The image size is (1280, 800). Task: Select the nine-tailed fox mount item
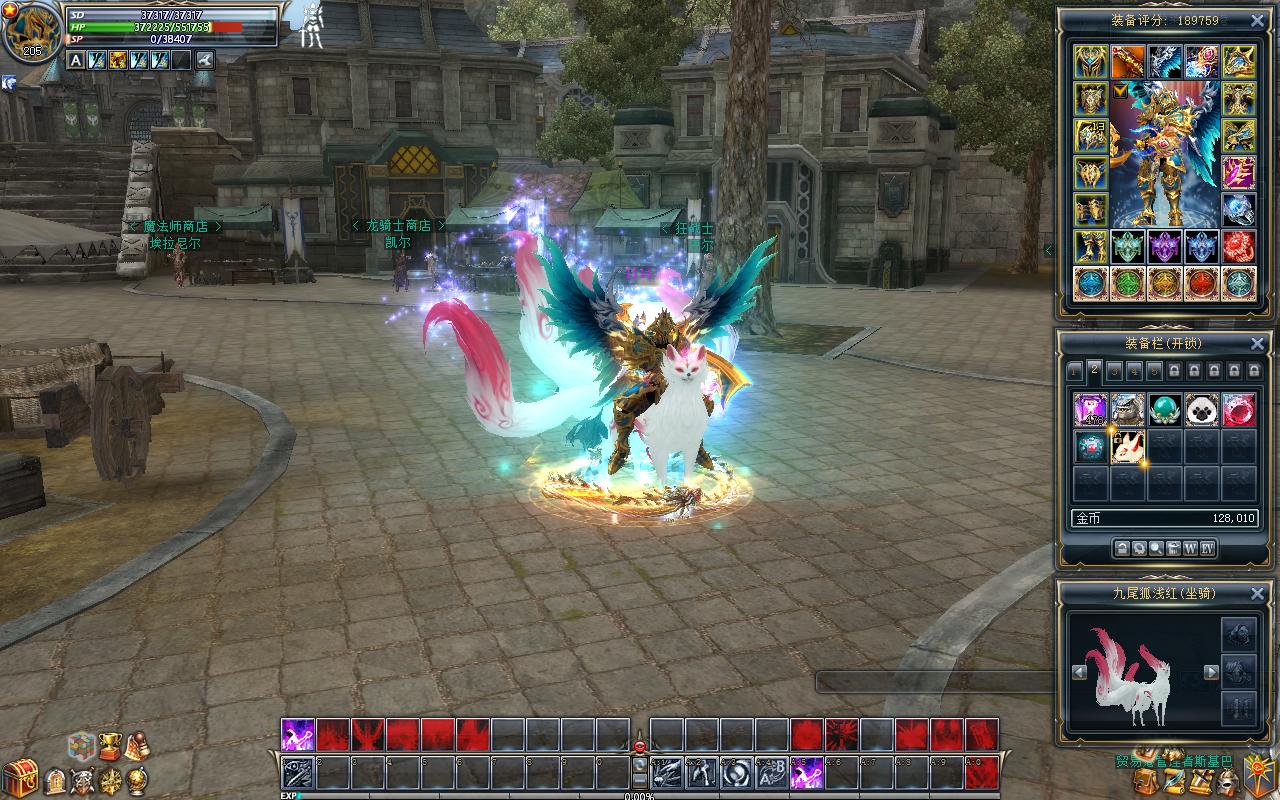(x=1127, y=446)
